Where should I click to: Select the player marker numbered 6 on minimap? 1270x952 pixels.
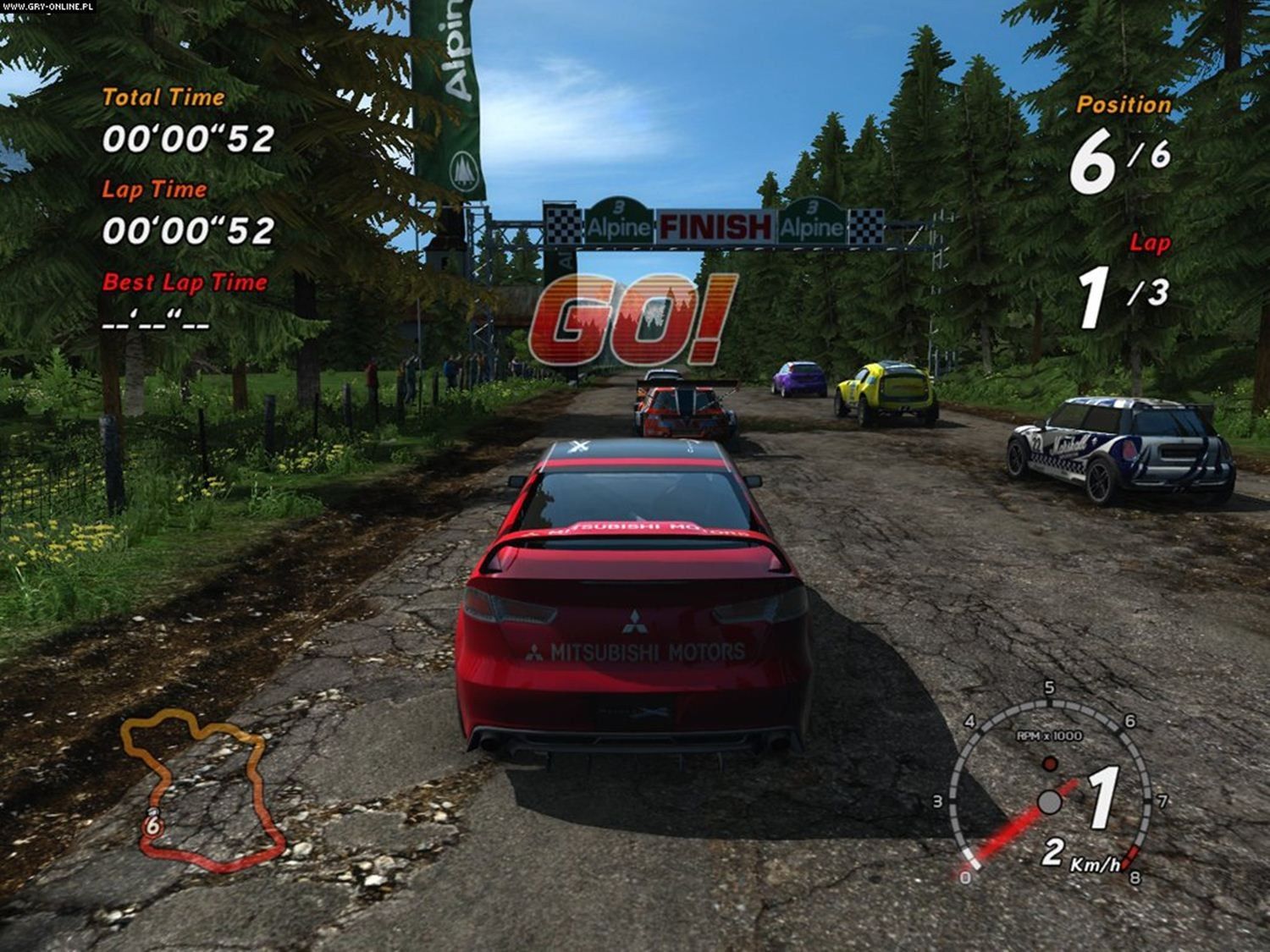coord(152,825)
